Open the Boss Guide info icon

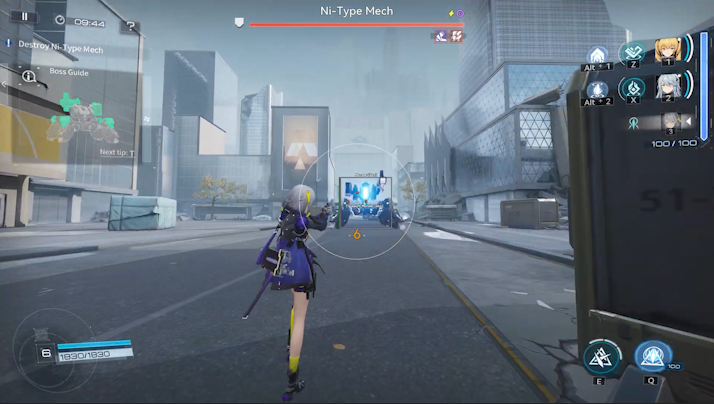(x=29, y=75)
